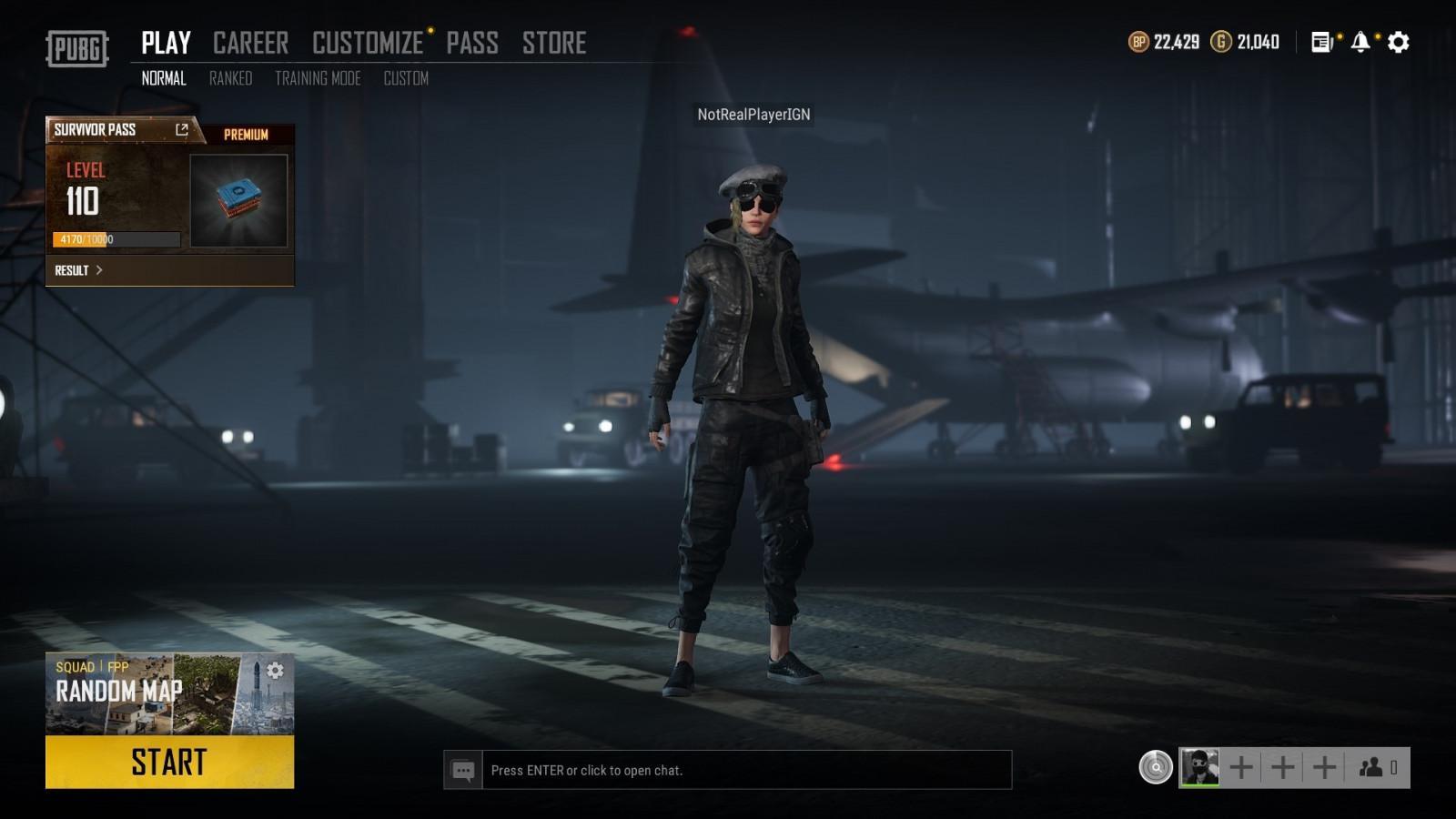Screen dimensions: 1456x819
Task: Visit the STORE
Action: point(553,43)
